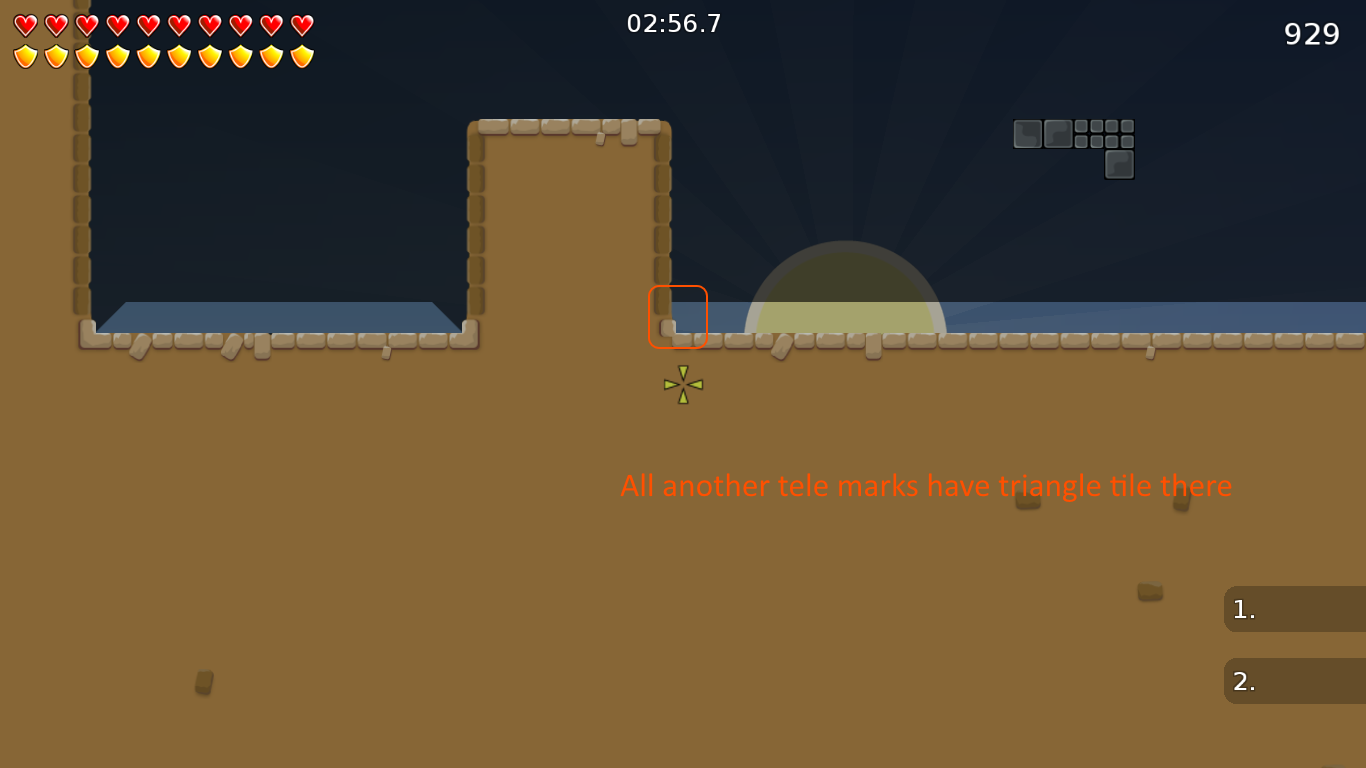Expand the list entry labeled 2.

1295,681
